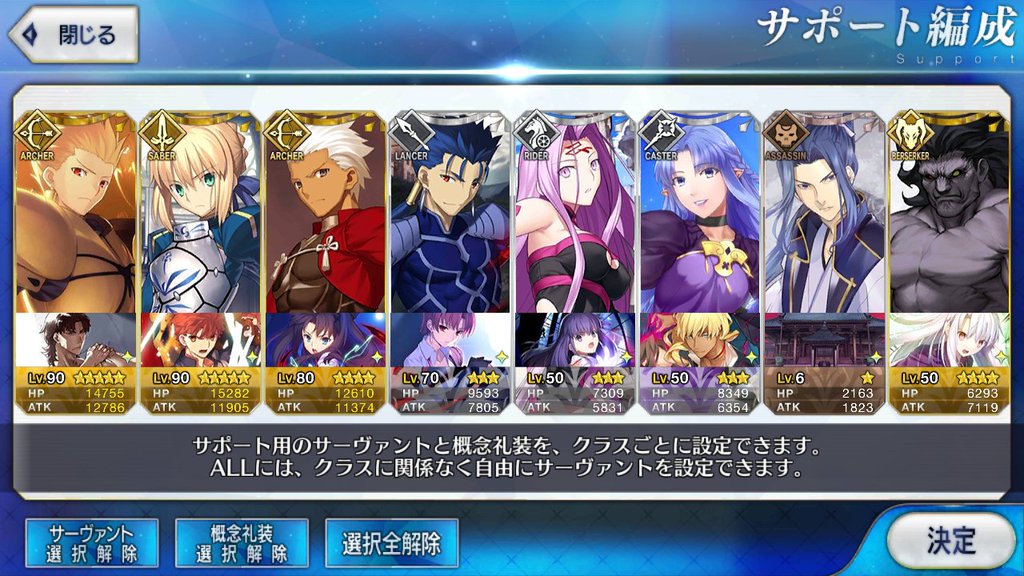Close the support setup screen with 閉じる
The height and width of the screenshot is (576, 1024).
point(73,35)
